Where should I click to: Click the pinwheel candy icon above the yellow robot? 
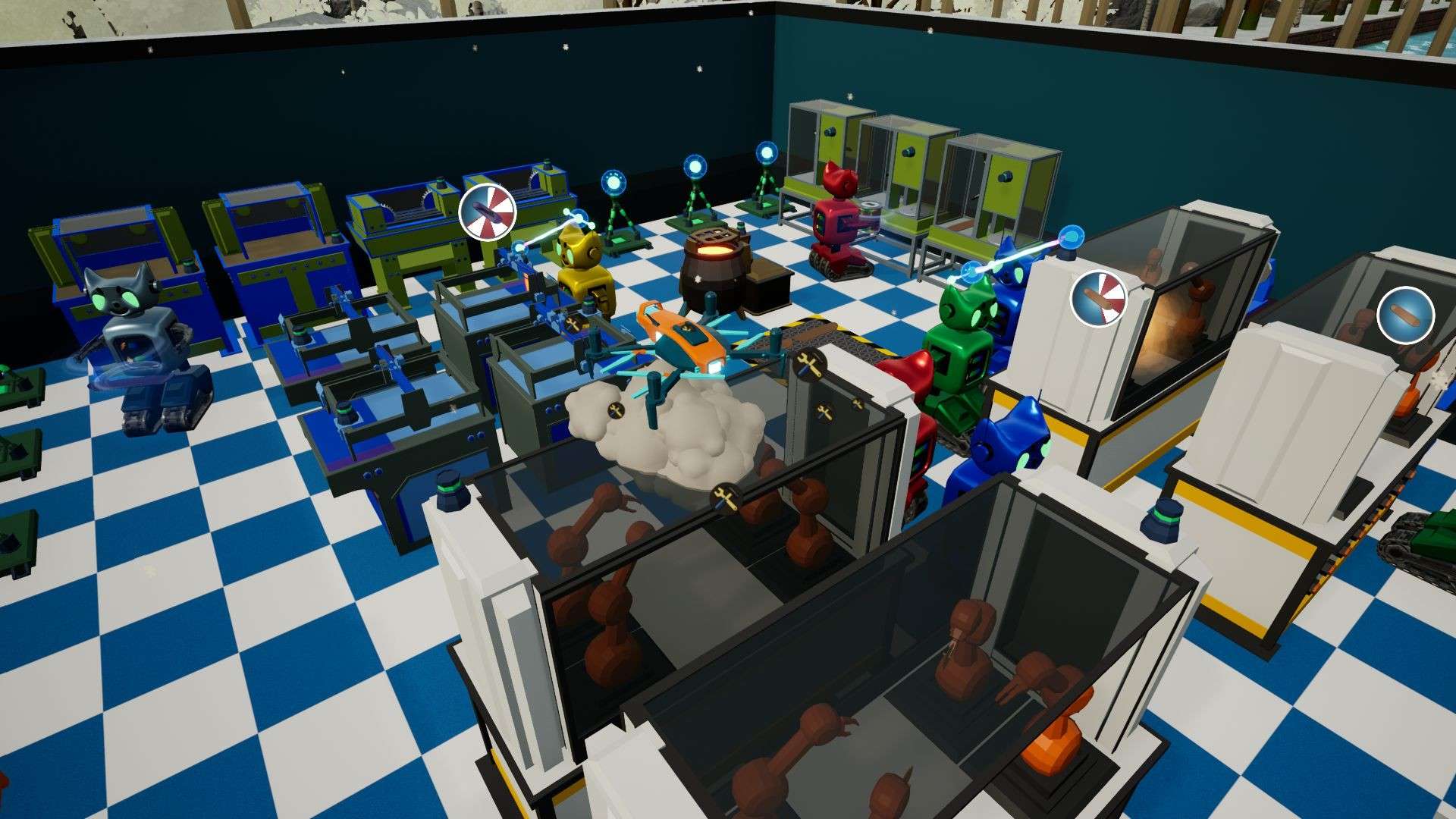click(x=486, y=210)
